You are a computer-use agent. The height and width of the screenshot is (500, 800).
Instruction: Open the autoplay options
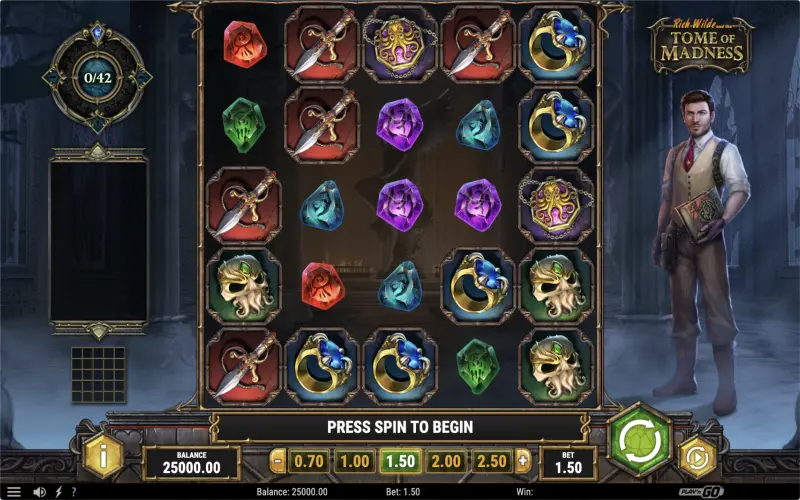click(x=698, y=458)
